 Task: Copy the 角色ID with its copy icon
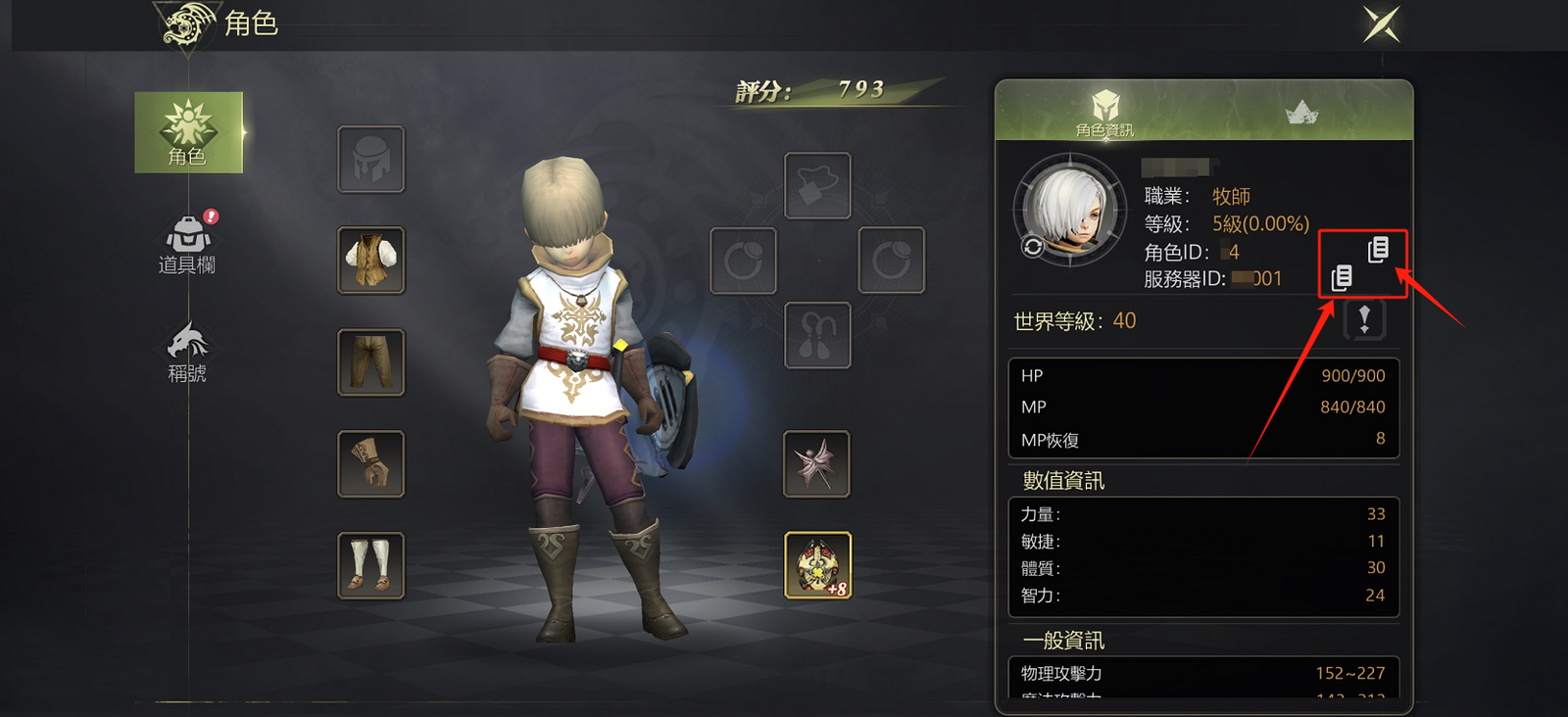coord(1378,250)
